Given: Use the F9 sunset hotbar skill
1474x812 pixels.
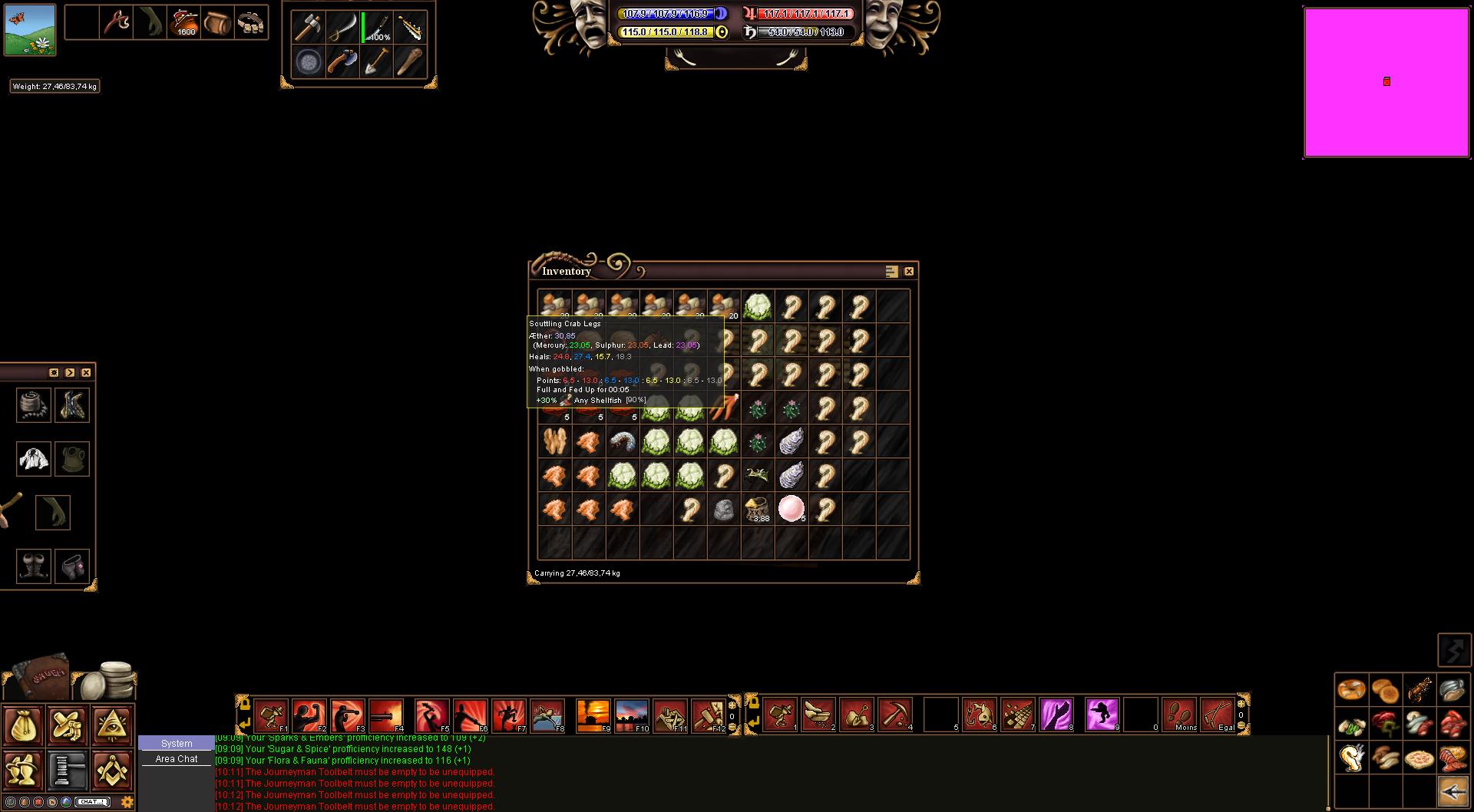Looking at the screenshot, I should 593,715.
